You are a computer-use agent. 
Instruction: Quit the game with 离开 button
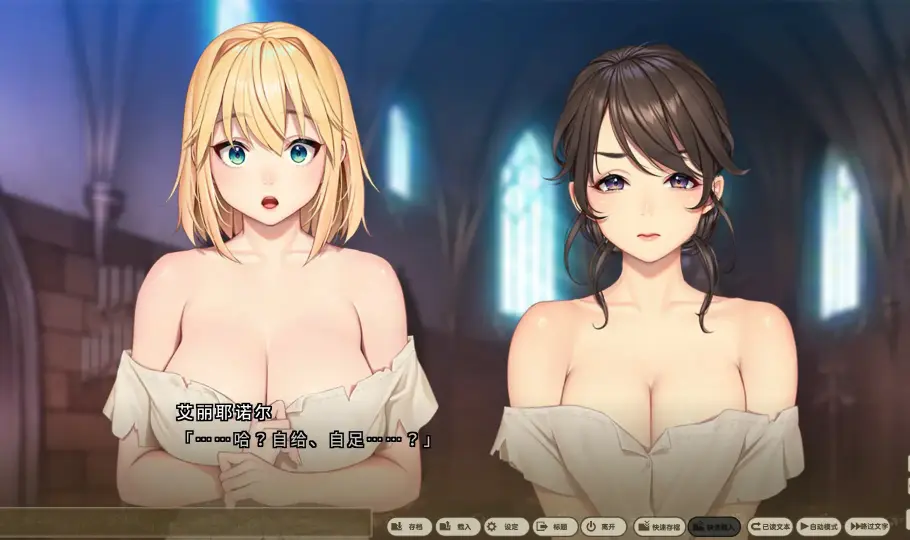click(x=604, y=526)
